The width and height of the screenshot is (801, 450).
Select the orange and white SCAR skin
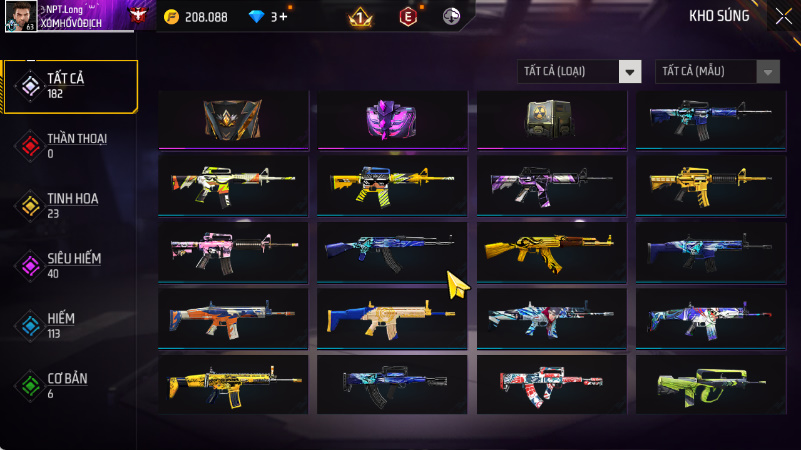point(233,318)
